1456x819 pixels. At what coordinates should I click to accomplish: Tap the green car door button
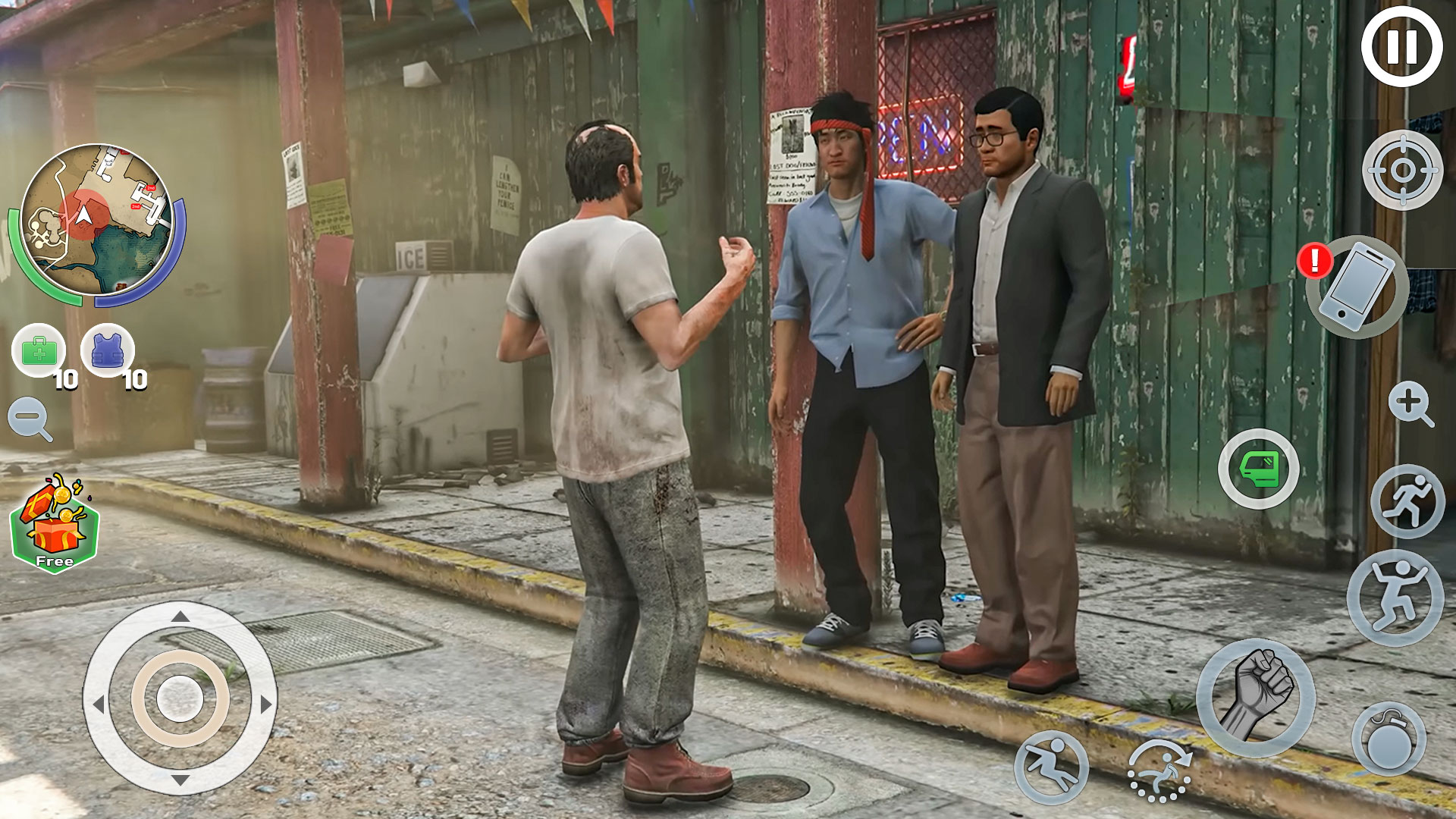tap(1259, 469)
